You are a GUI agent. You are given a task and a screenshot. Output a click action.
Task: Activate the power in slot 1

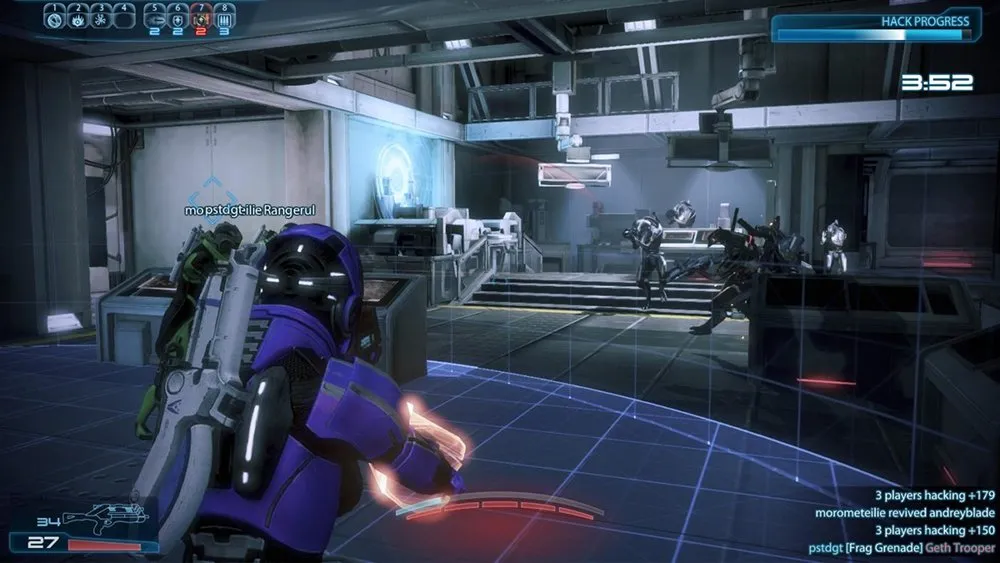pyautogui.click(x=56, y=17)
